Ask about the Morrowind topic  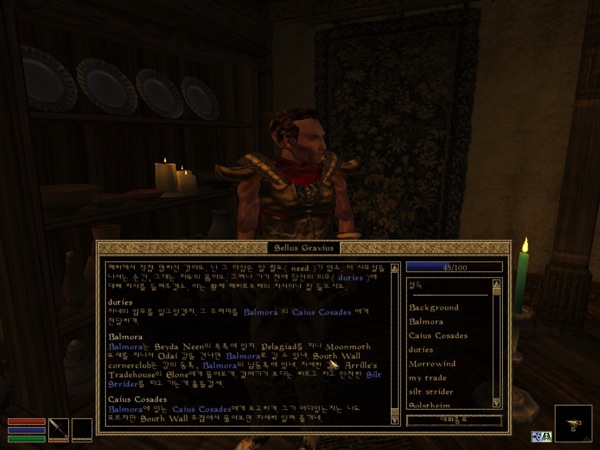click(x=432, y=364)
